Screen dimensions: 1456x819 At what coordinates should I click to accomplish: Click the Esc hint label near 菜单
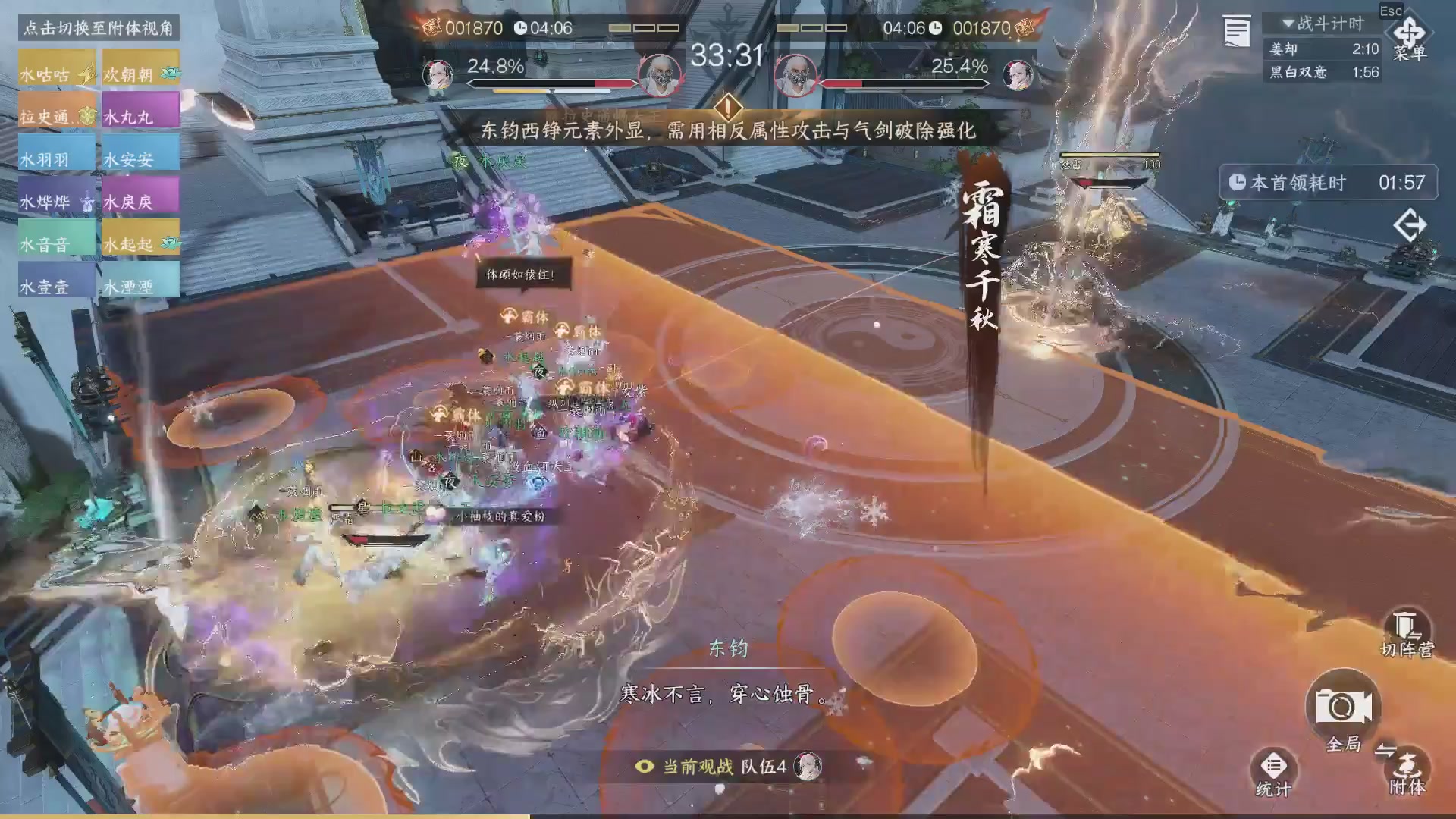[1392, 11]
